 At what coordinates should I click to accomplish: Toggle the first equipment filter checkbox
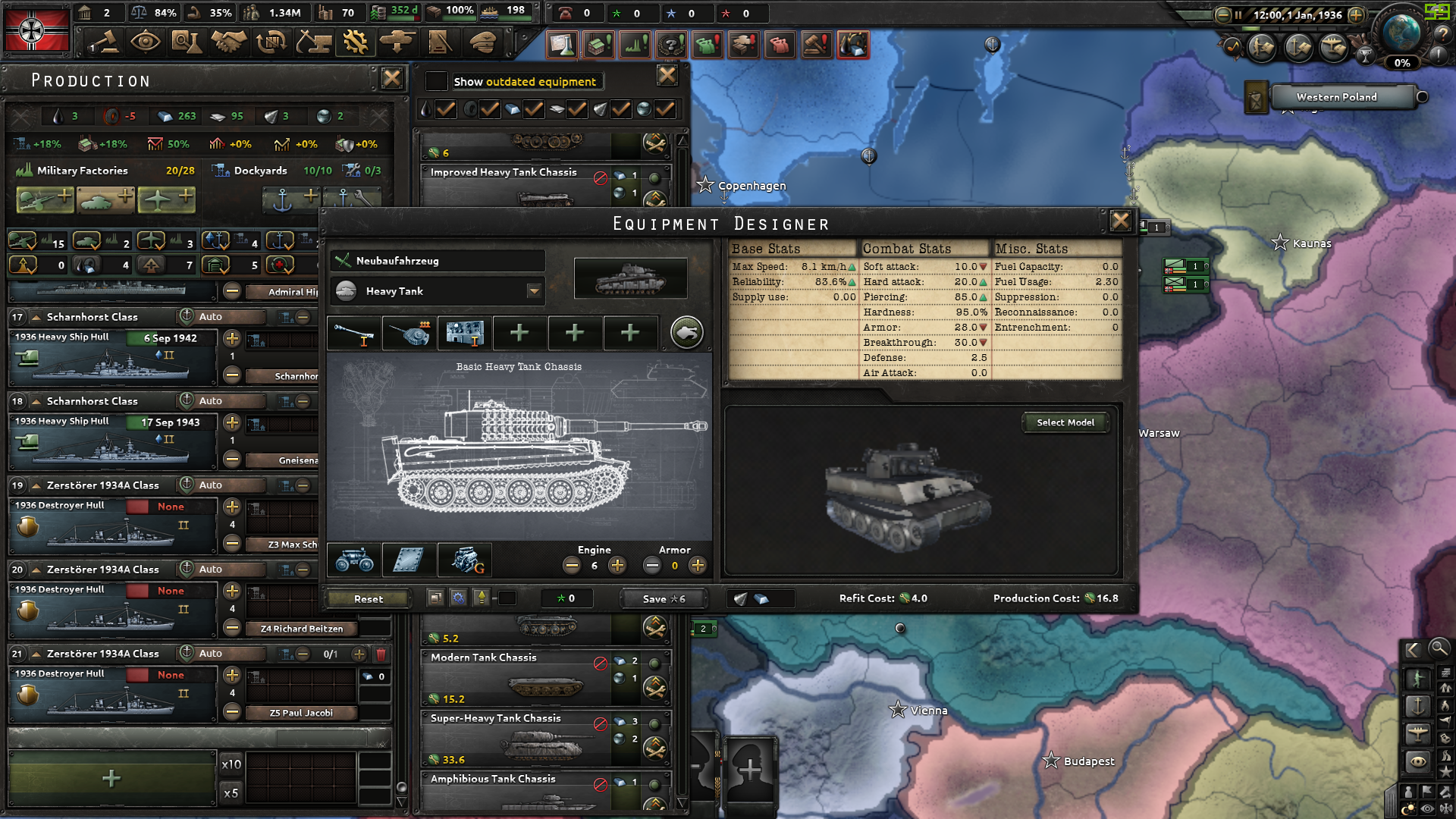pos(446,109)
